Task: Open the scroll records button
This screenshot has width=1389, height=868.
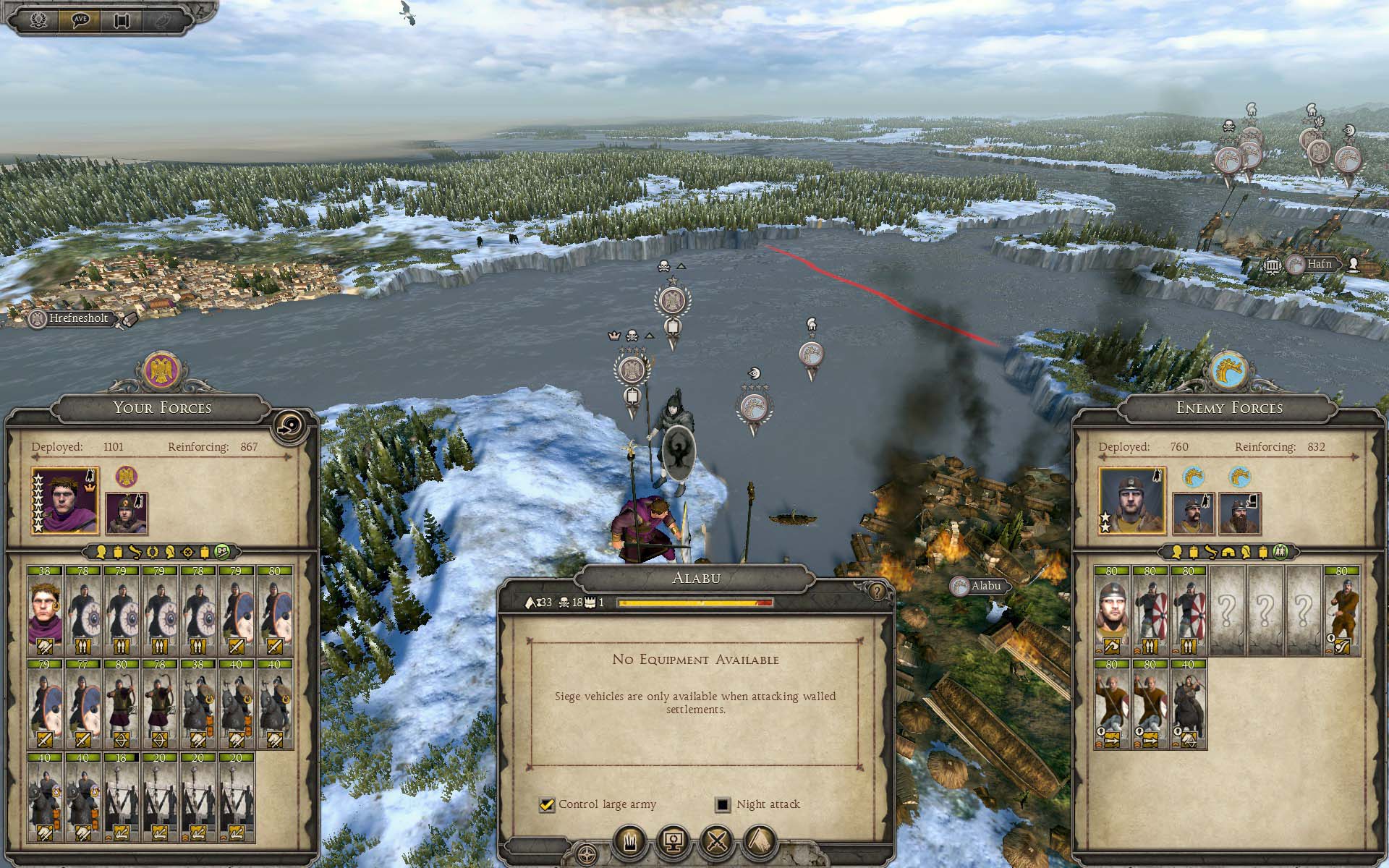Action: coord(122,20)
